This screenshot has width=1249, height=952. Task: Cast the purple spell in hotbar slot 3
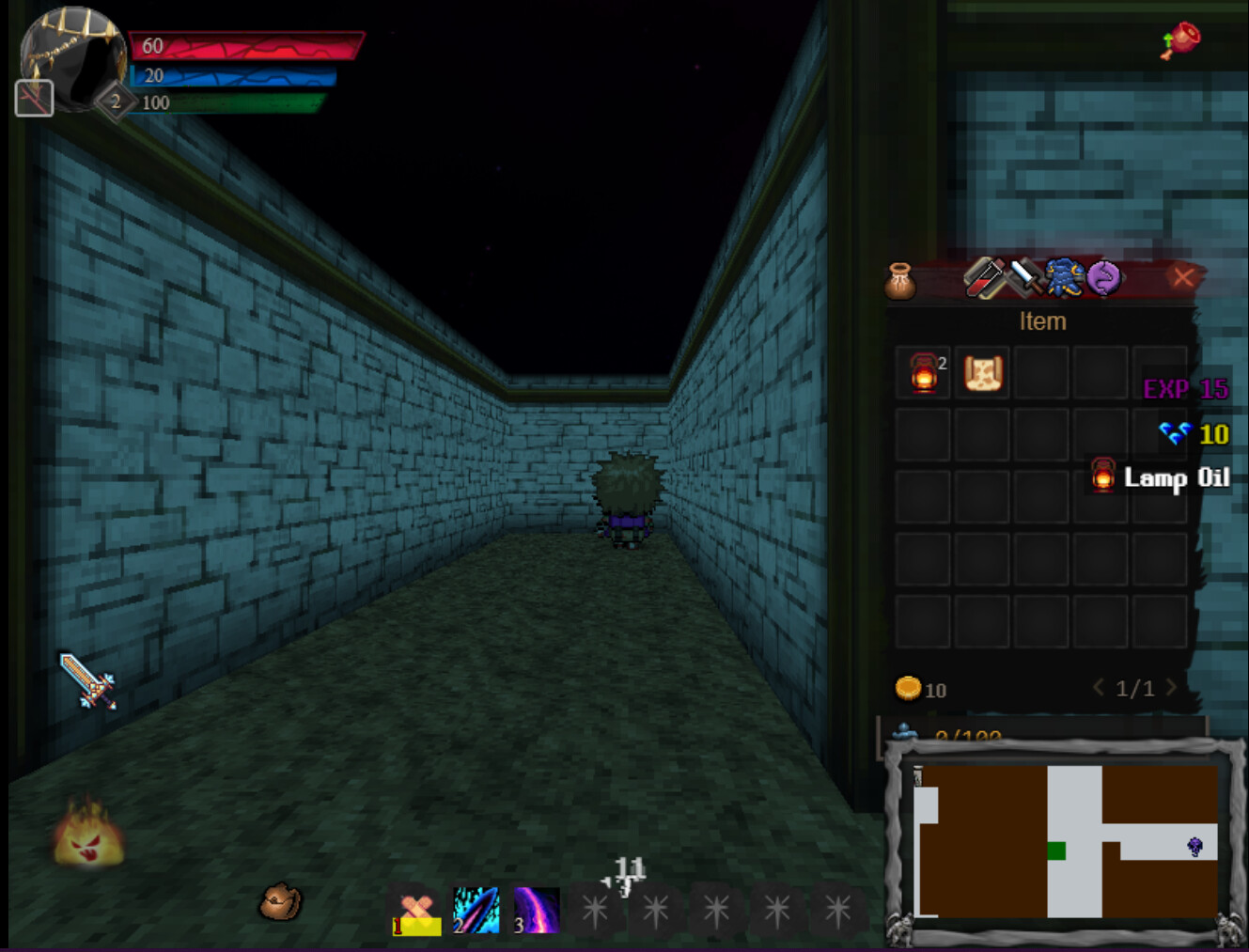click(x=539, y=910)
